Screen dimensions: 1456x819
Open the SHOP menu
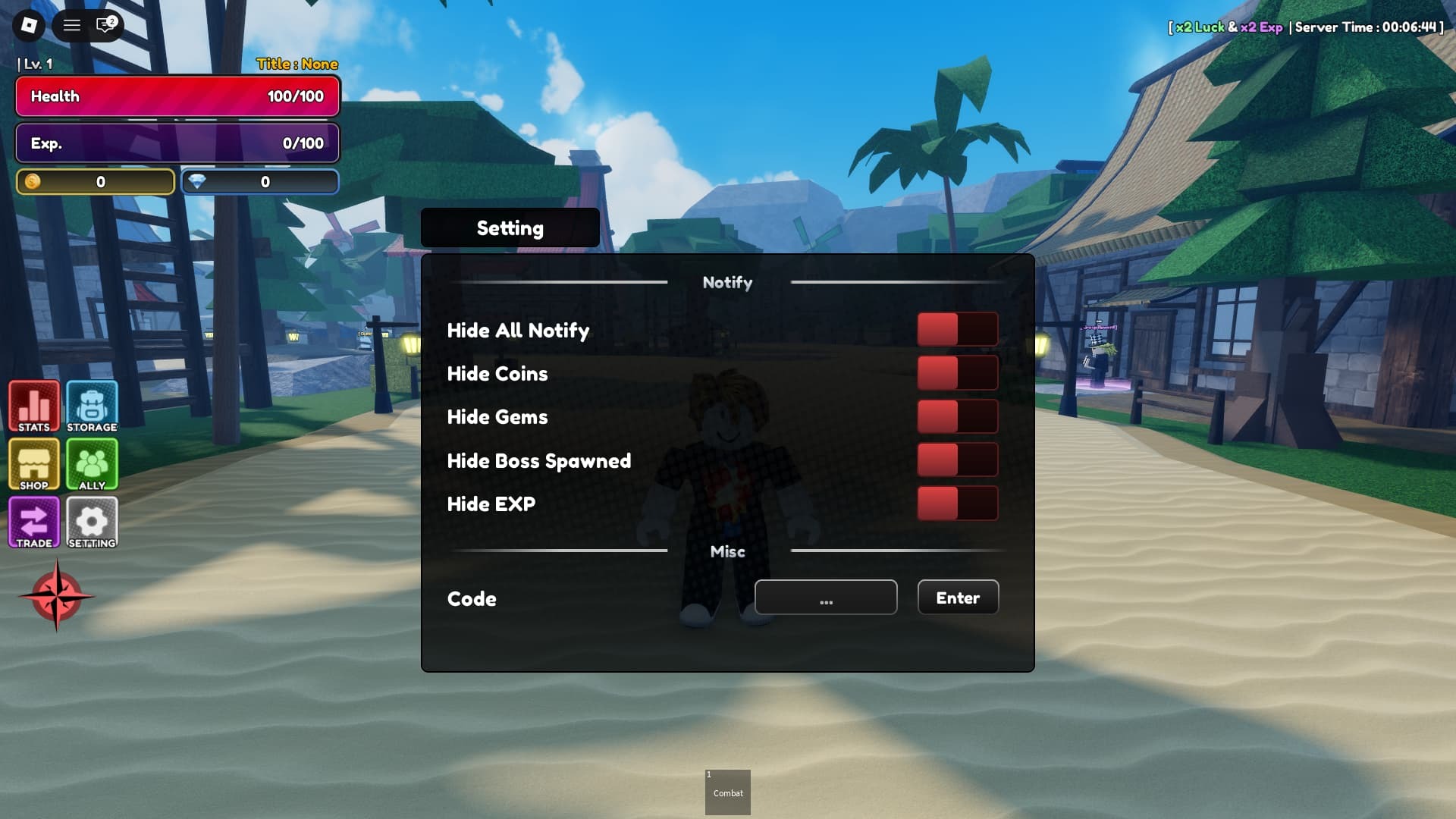click(33, 464)
